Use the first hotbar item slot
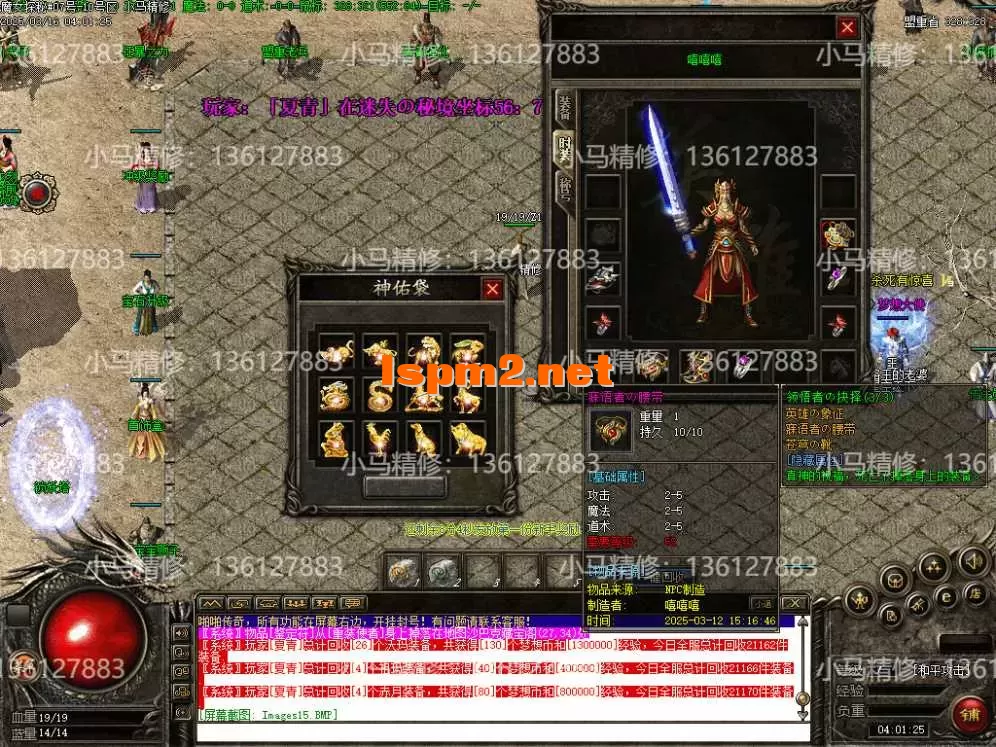The width and height of the screenshot is (996, 747). (x=402, y=571)
